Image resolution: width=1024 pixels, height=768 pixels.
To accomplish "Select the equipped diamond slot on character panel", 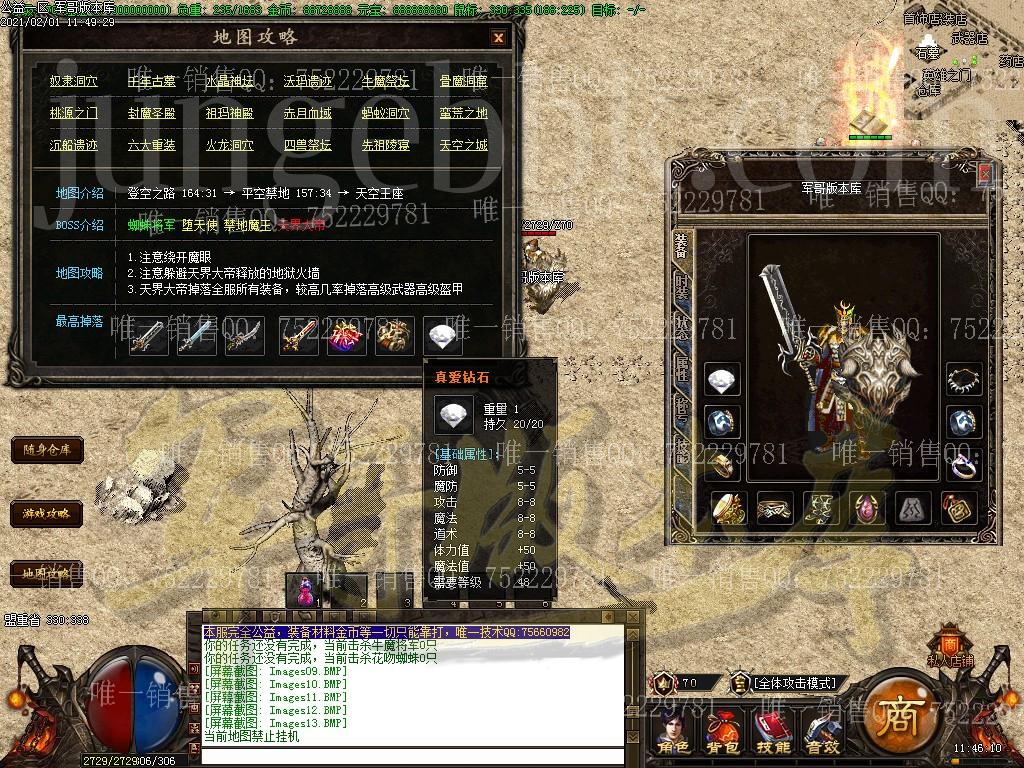I will point(723,379).
